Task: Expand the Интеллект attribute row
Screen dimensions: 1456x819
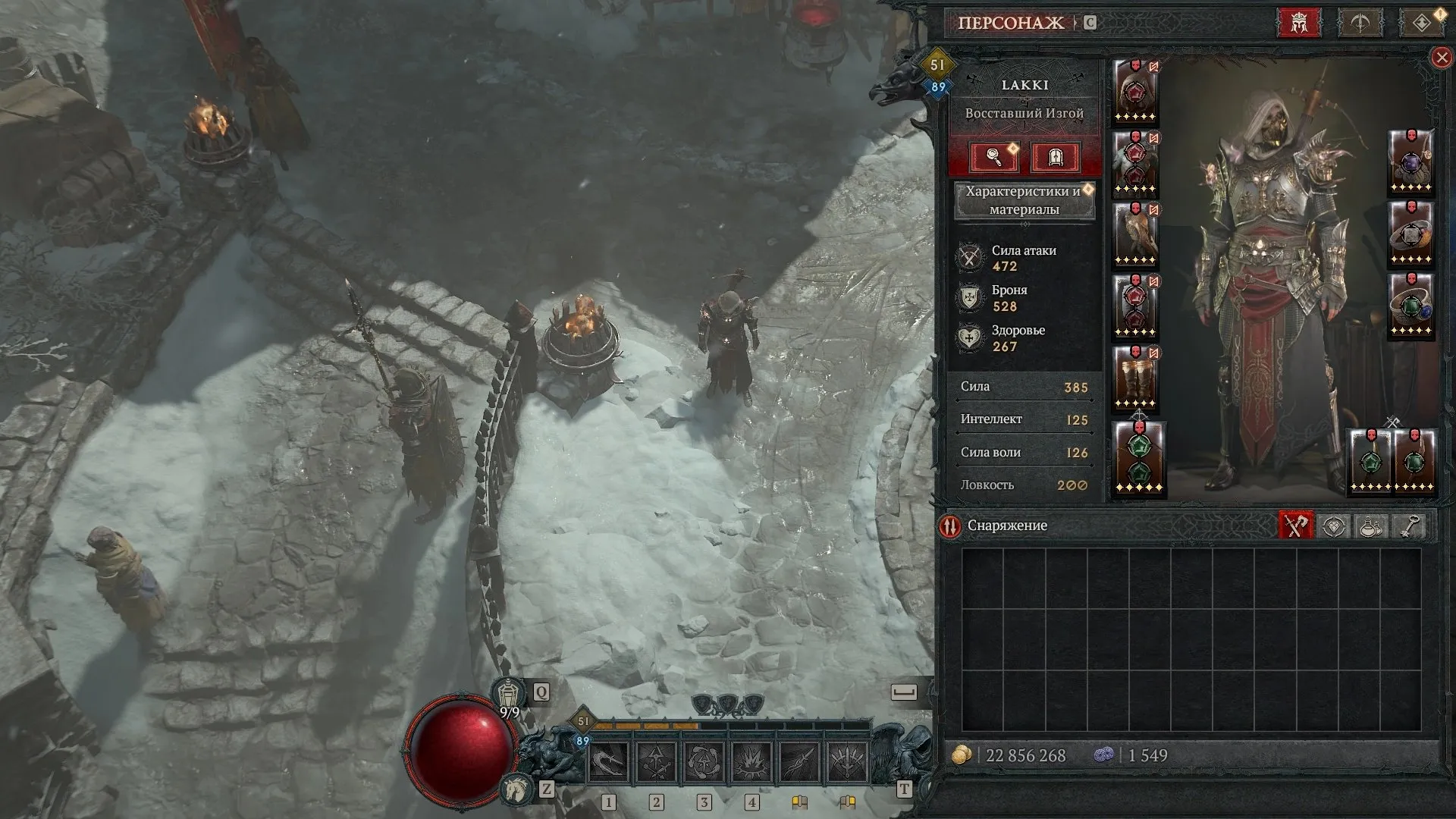Action: [1024, 419]
